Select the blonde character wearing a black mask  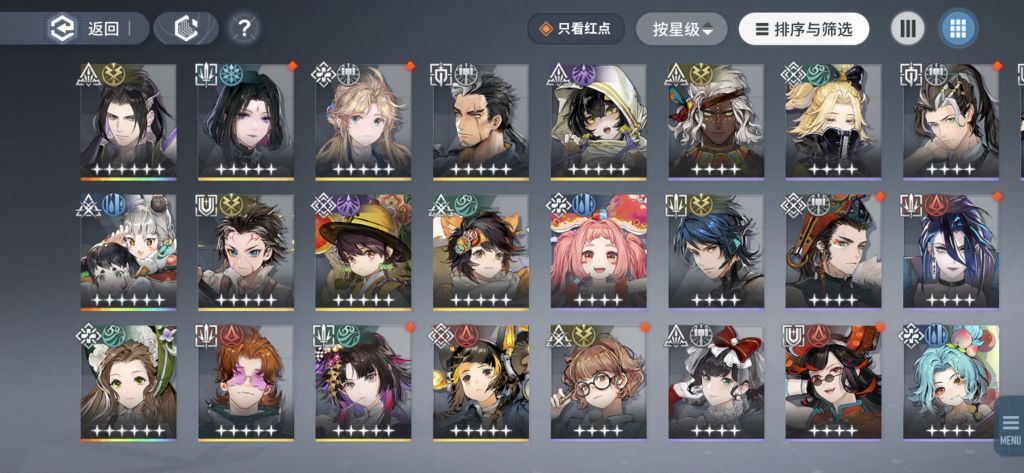point(833,122)
